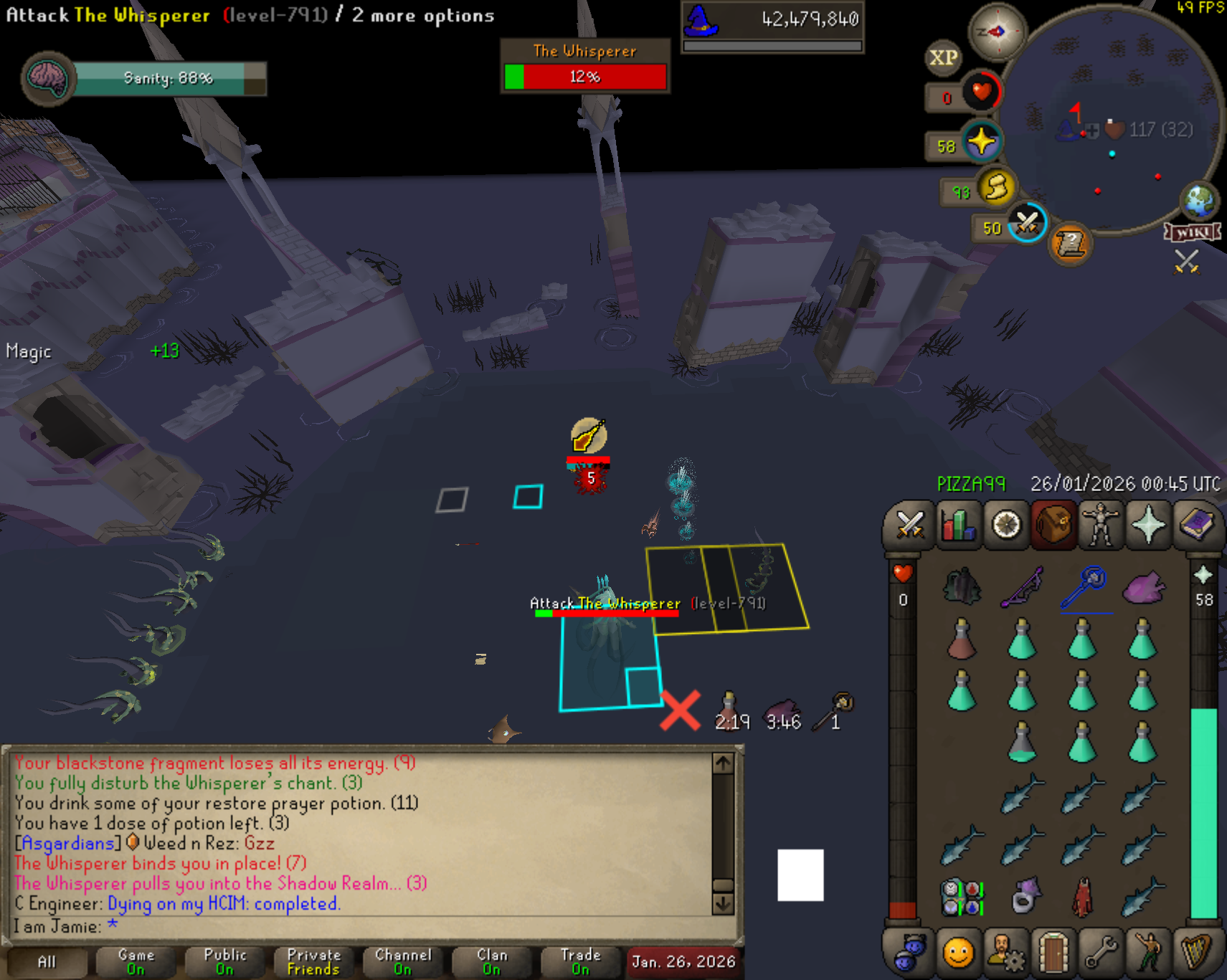
Task: Select the blue staff in inventory
Action: pos(1085,587)
